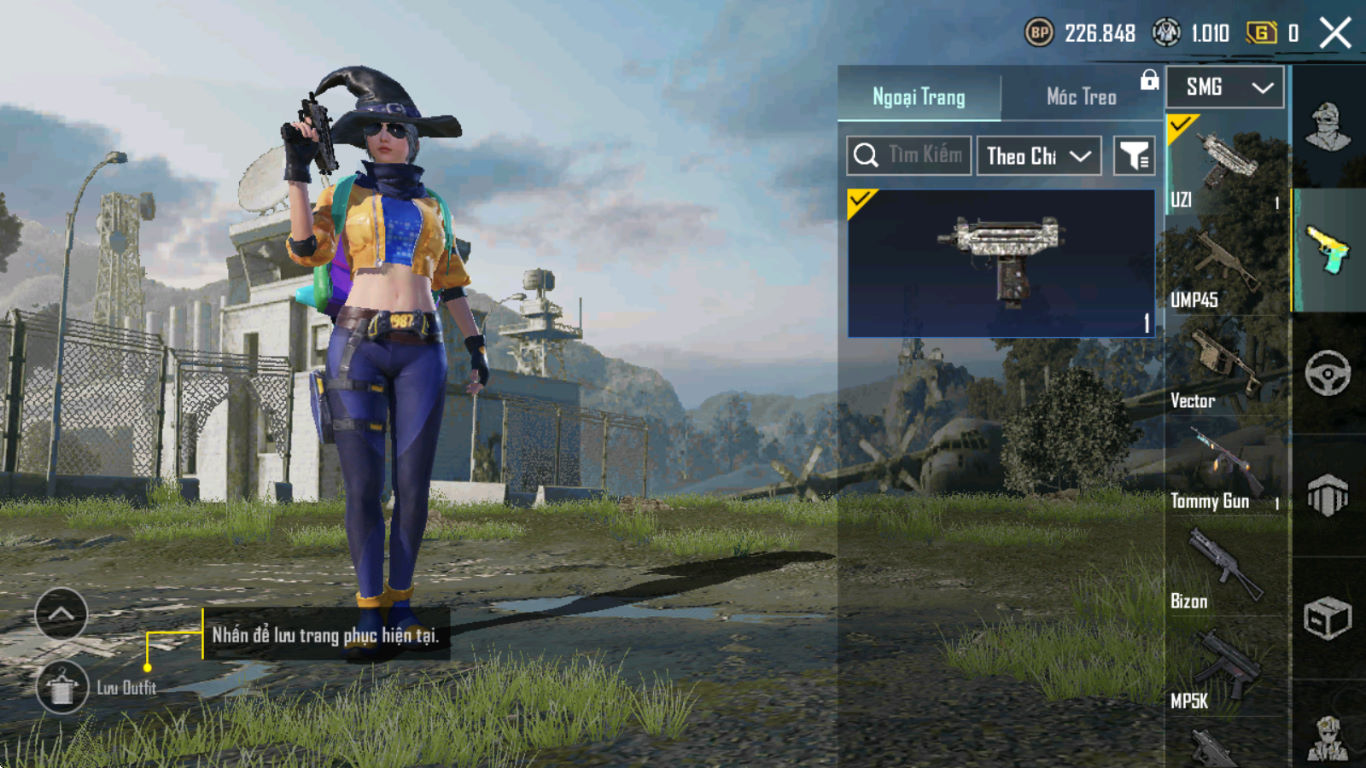Open the SMG weapon type dropdown
Screen dimensions: 1366x768
click(x=1225, y=88)
